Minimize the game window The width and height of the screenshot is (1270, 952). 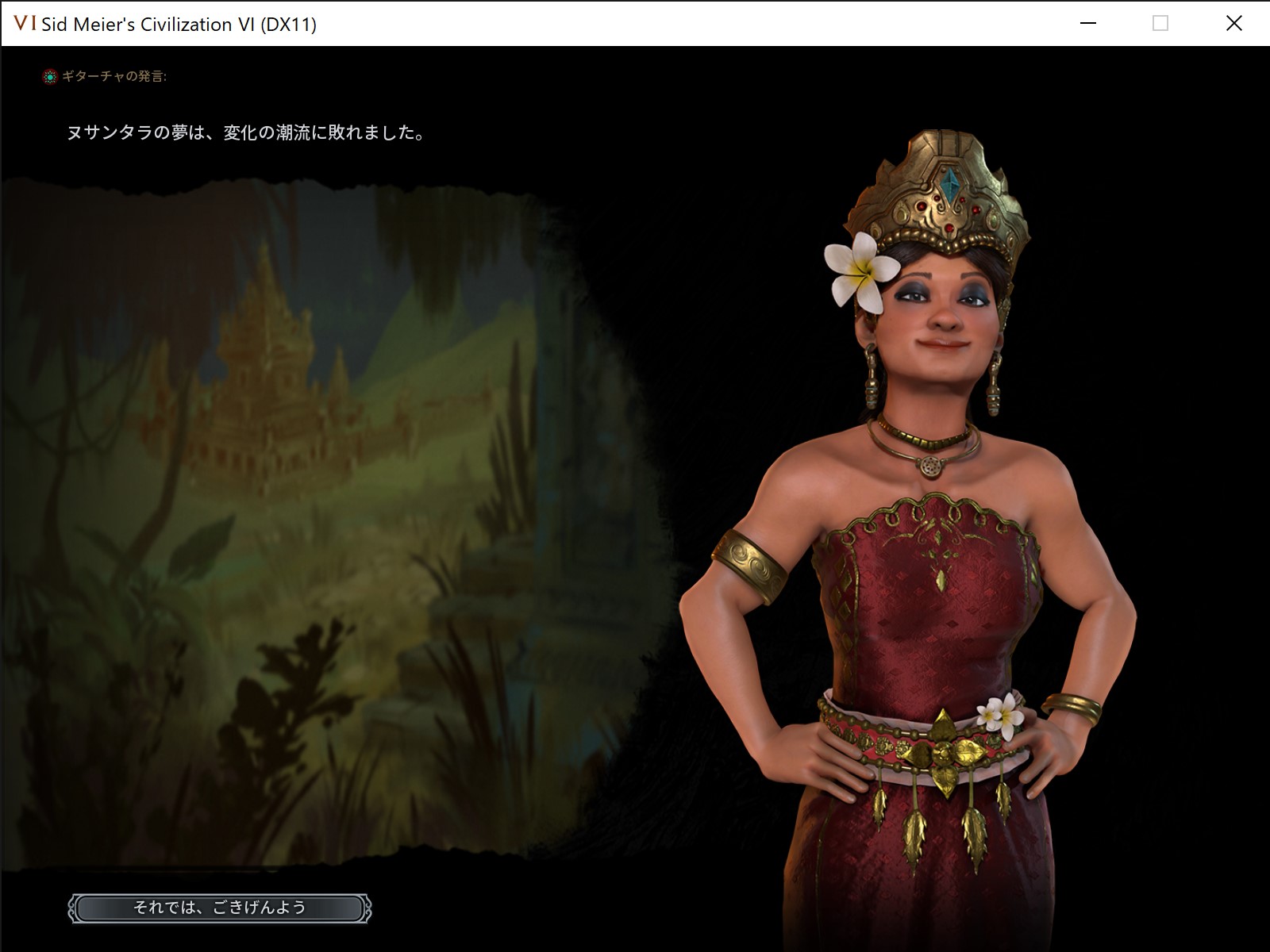click(x=1088, y=24)
